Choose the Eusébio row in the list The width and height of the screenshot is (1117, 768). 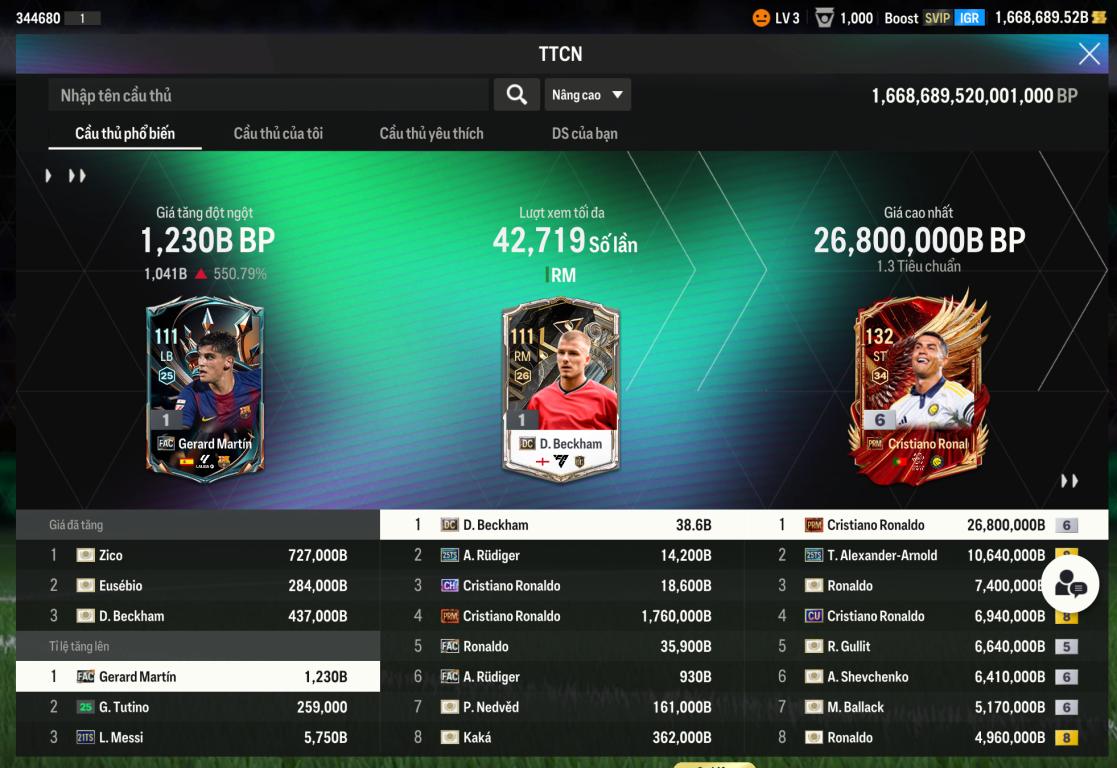click(x=198, y=586)
